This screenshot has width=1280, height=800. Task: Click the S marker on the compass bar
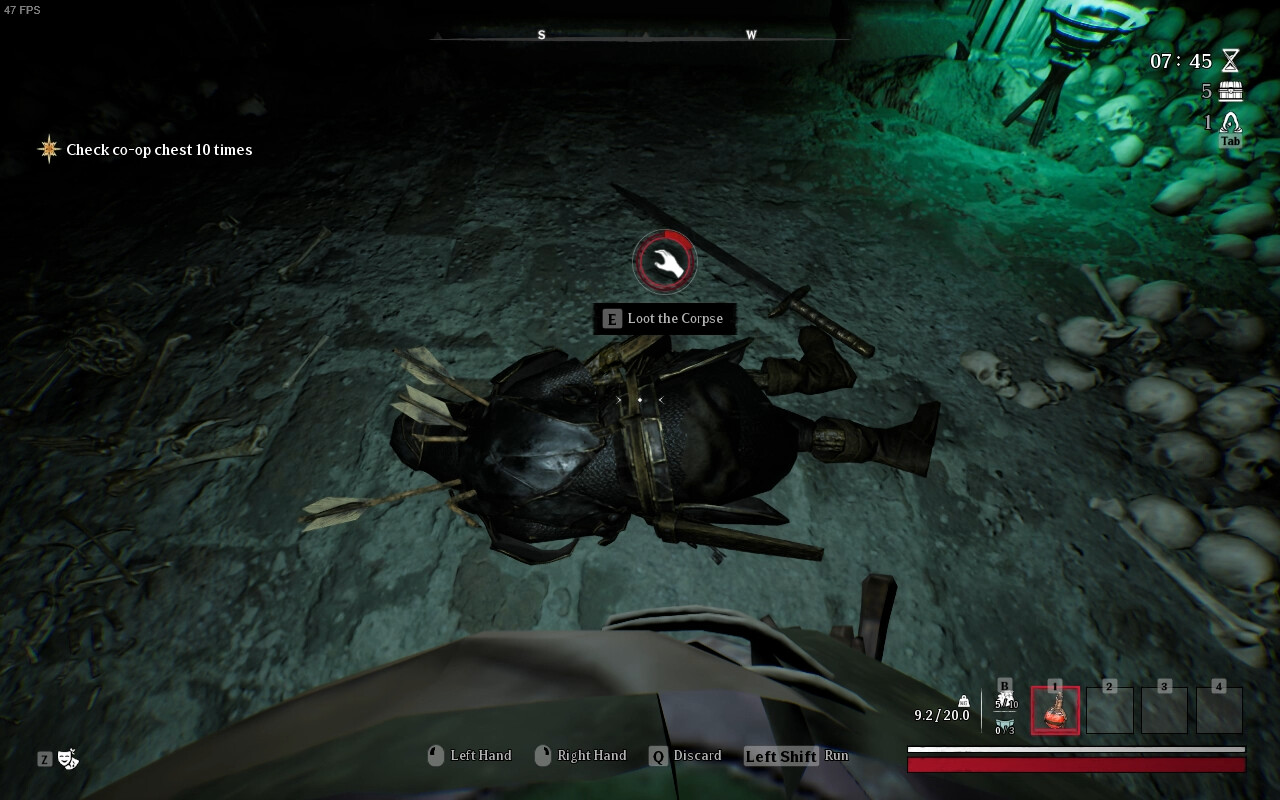541,34
